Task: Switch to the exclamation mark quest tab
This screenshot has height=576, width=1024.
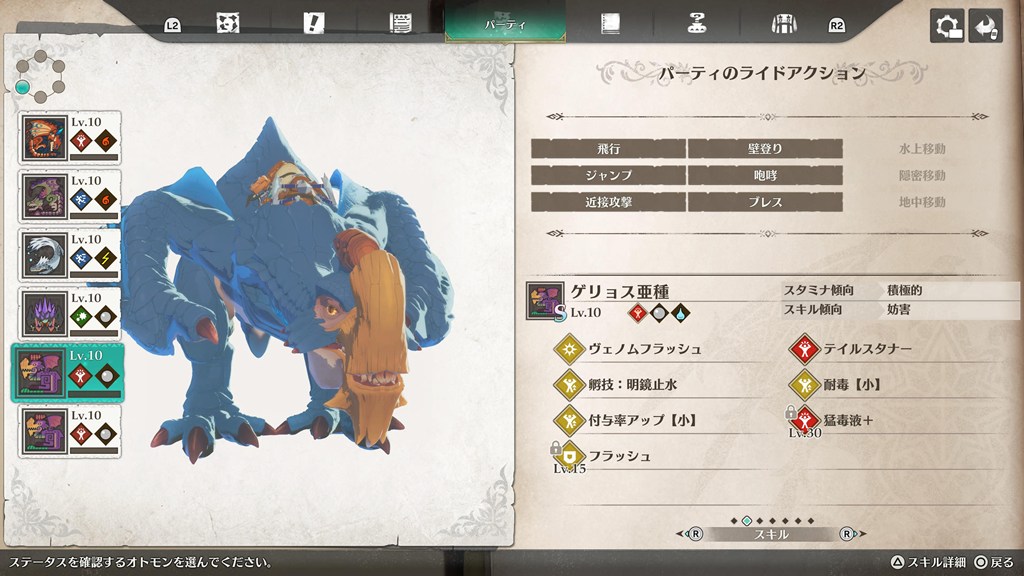Action: pyautogui.click(x=315, y=24)
